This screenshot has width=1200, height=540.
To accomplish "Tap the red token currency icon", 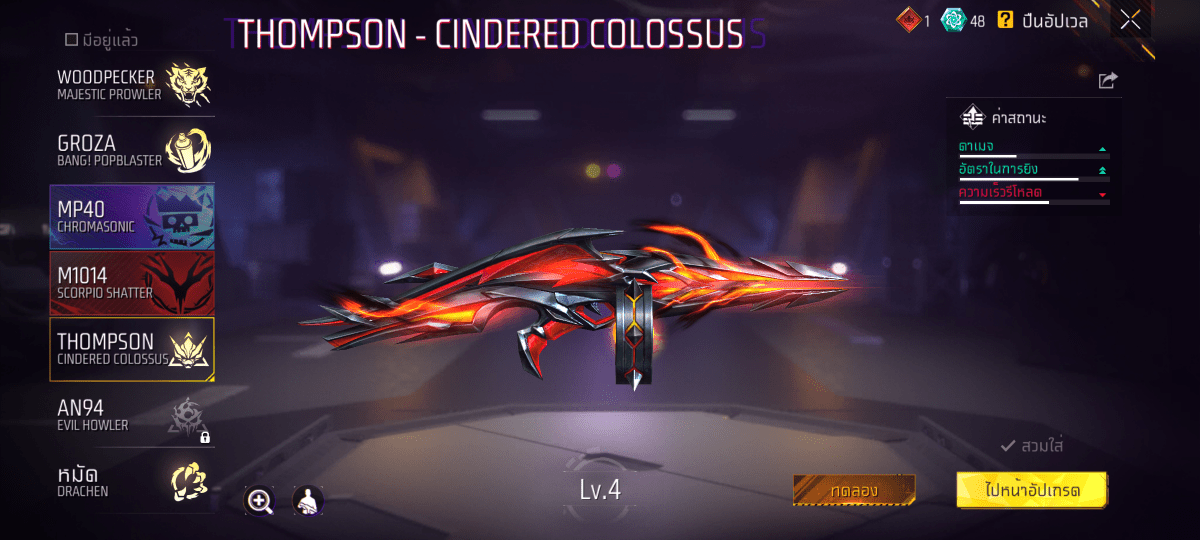I will pyautogui.click(x=906, y=19).
